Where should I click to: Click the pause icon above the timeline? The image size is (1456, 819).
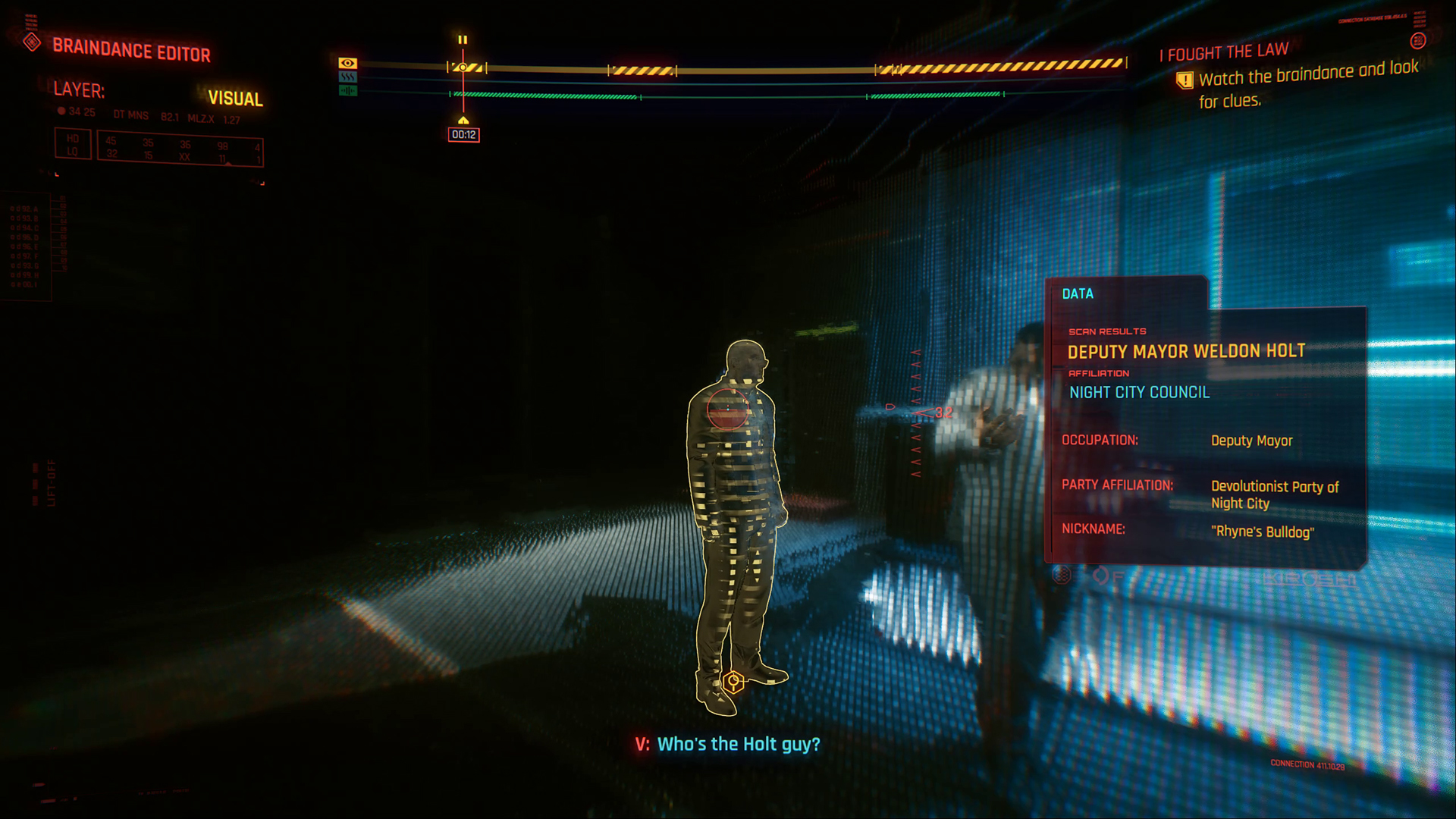(463, 39)
